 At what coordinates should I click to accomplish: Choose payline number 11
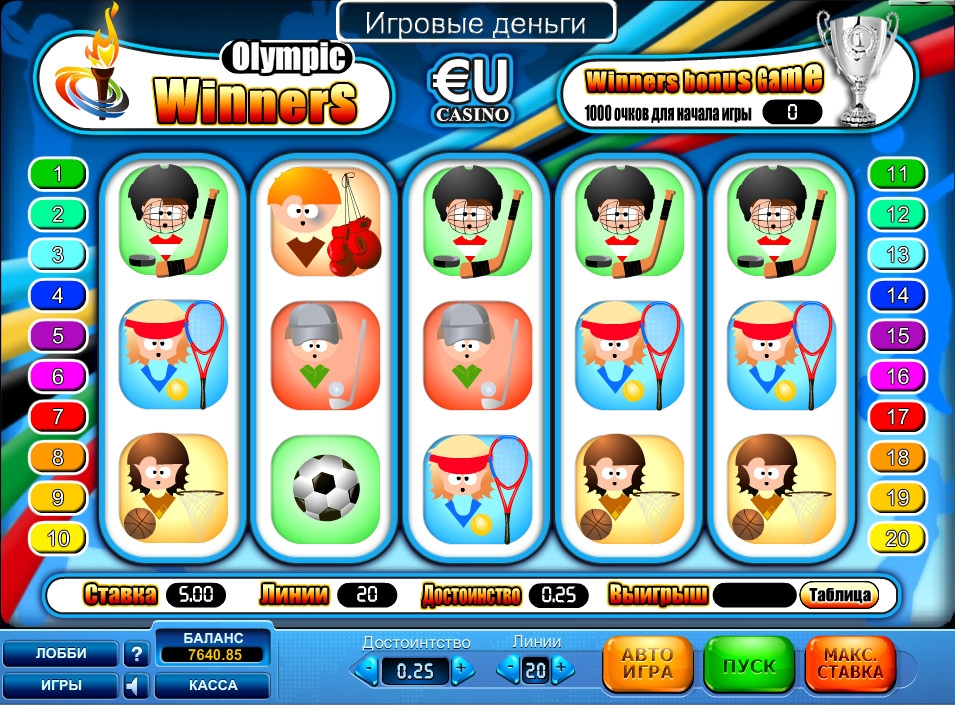pyautogui.click(x=897, y=174)
